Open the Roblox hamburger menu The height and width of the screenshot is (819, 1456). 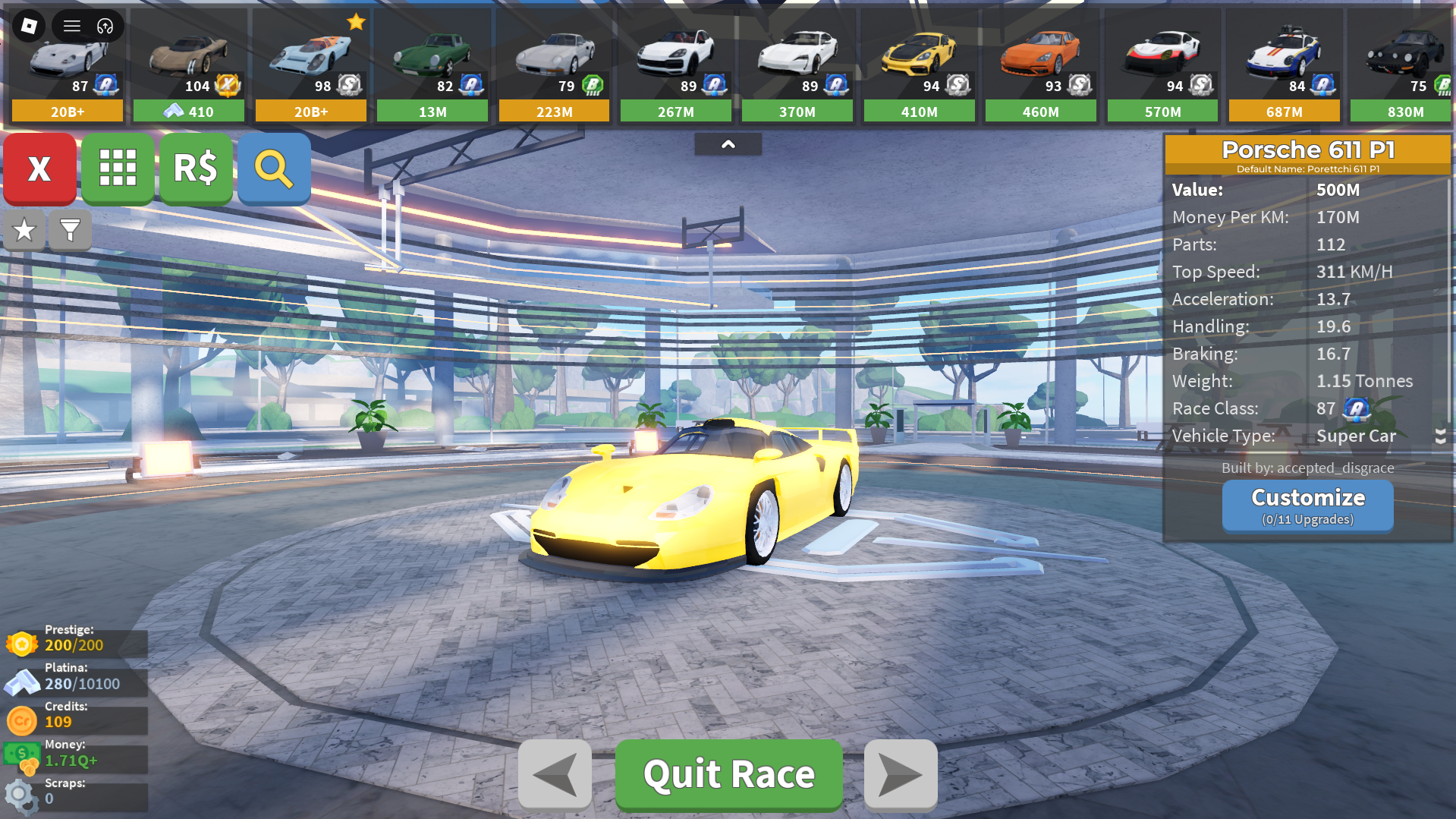click(72, 26)
